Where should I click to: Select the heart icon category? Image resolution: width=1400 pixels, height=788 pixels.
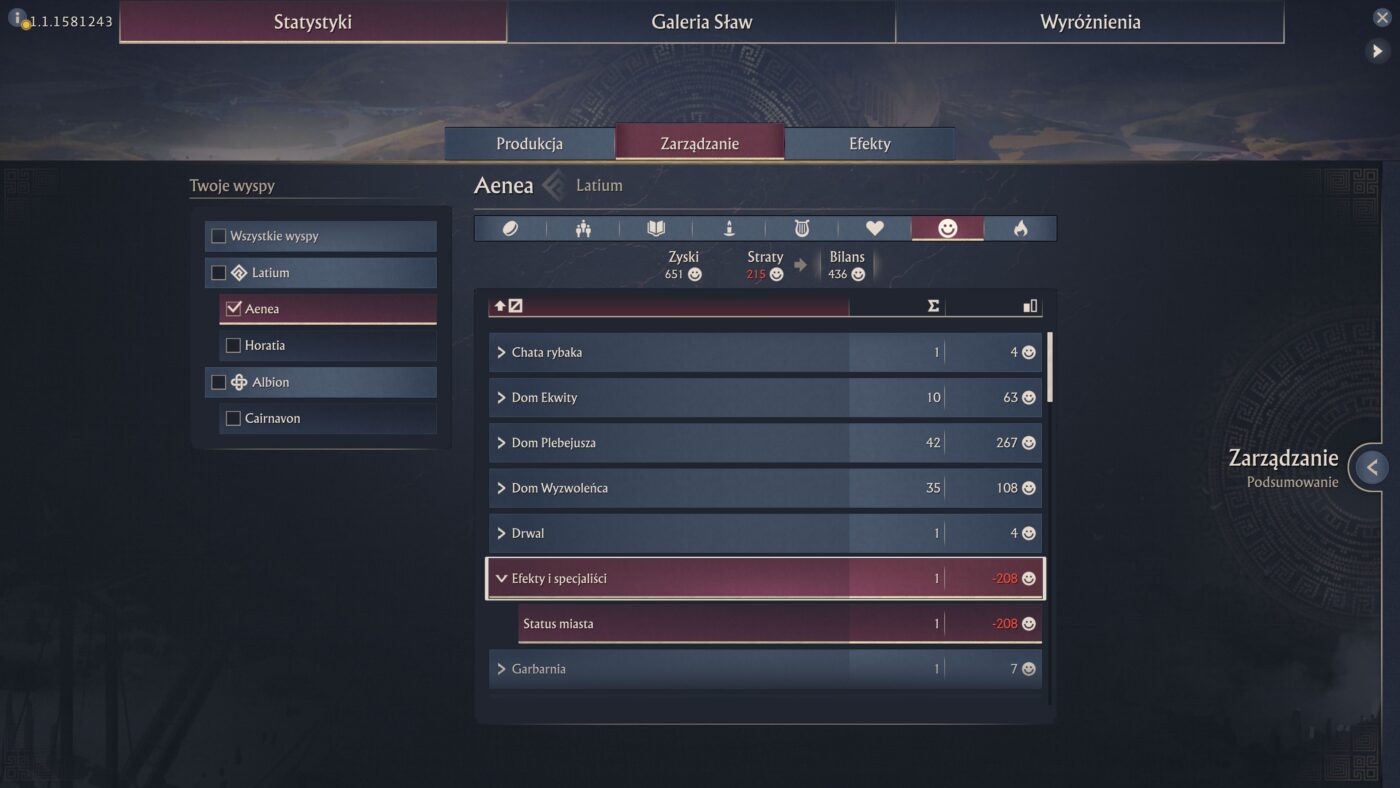coord(875,229)
